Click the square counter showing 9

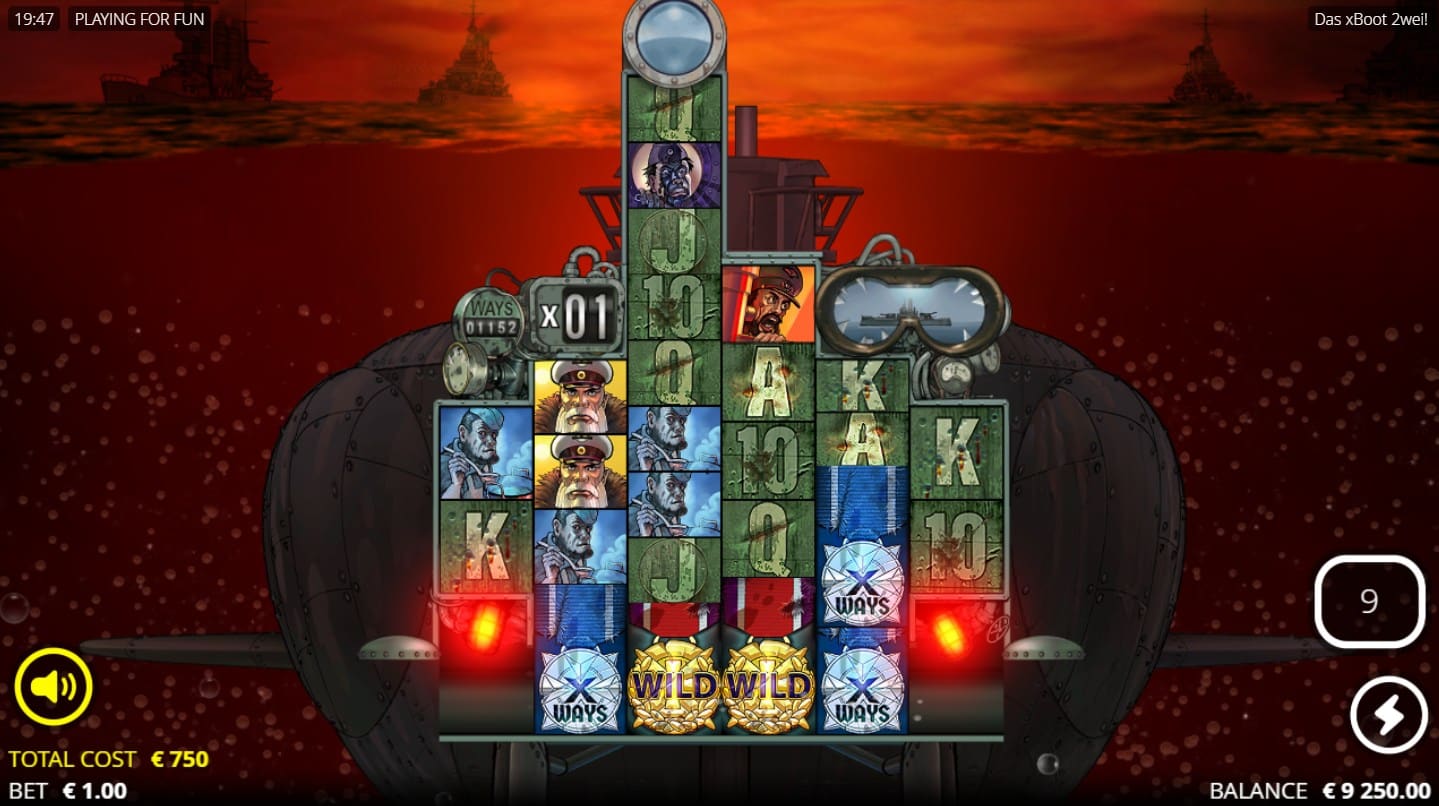(x=1369, y=601)
